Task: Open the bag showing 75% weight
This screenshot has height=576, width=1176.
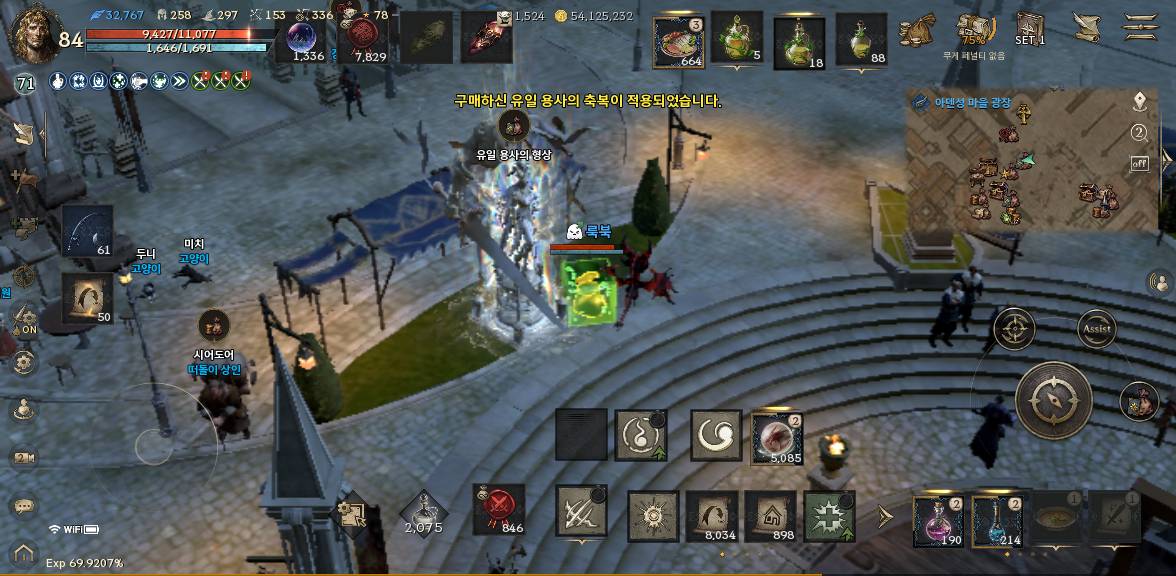Action: coord(974,30)
